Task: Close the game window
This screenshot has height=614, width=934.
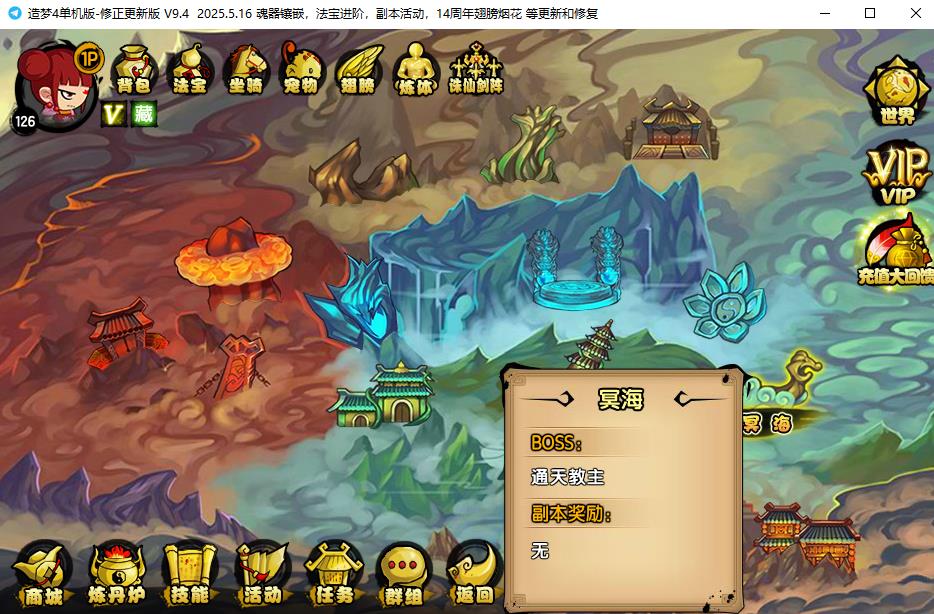Action: click(x=916, y=13)
